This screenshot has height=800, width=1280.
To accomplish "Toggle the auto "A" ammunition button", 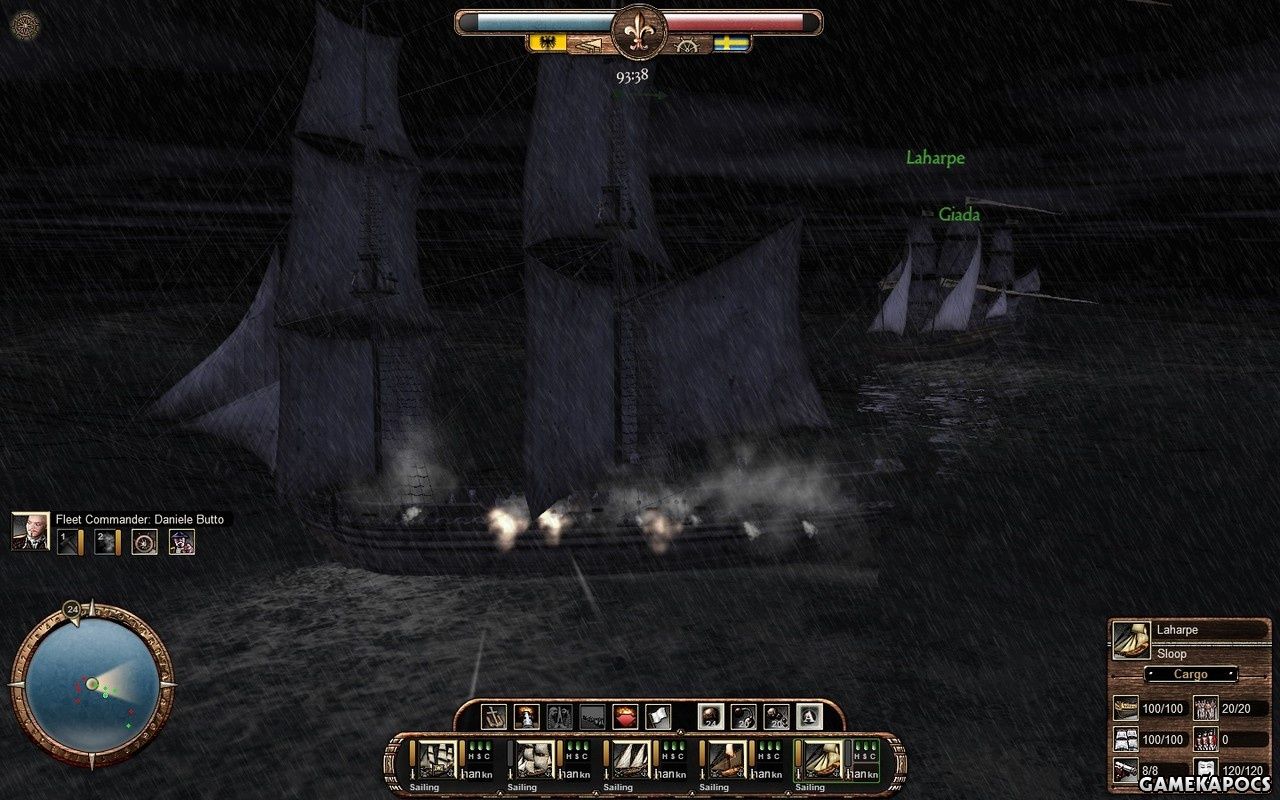I will click(x=808, y=716).
